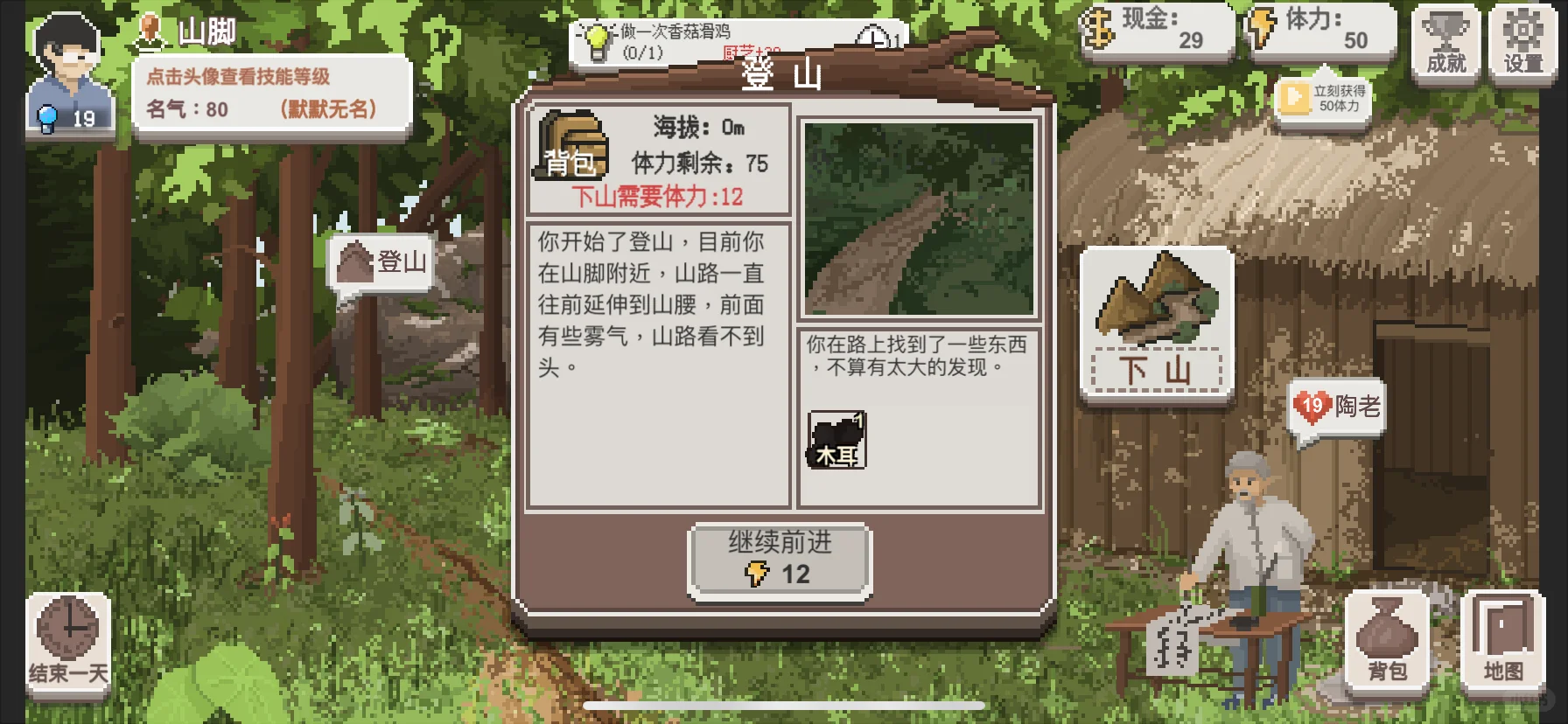Tap 立刻获得50体力 to watch for stamina
This screenshot has height=724, width=1568.
tap(1321, 99)
